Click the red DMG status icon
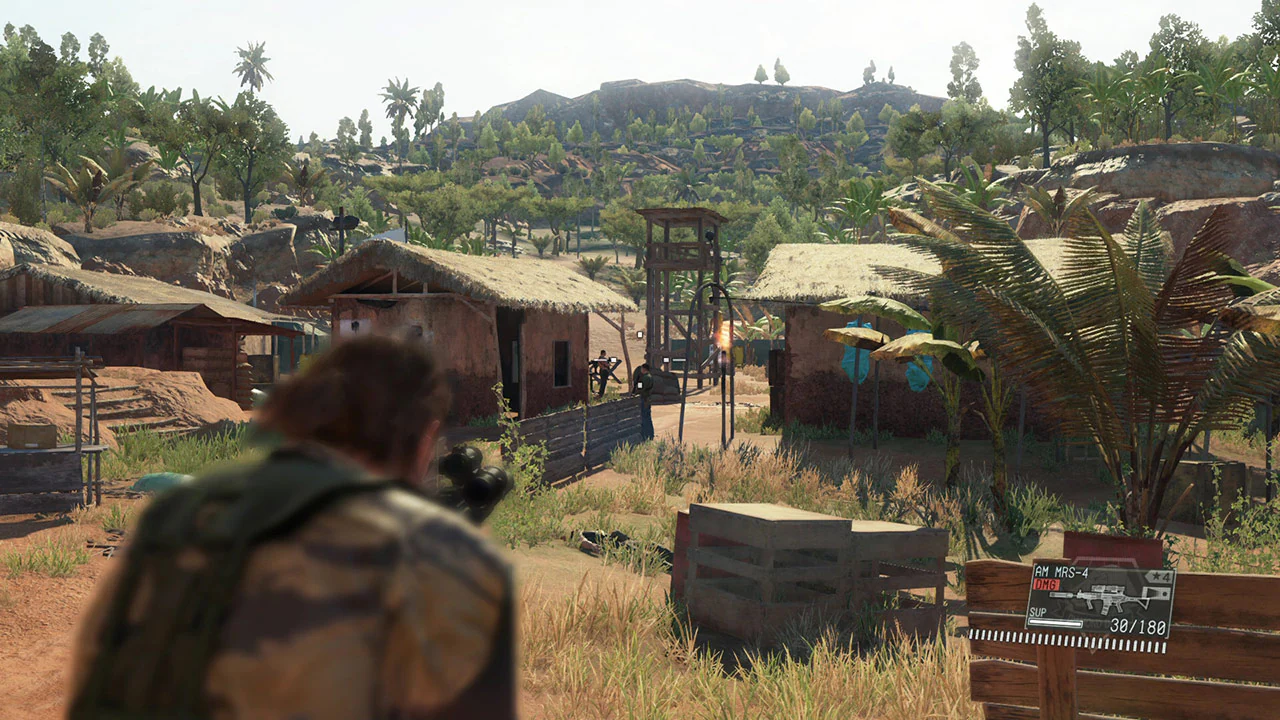The image size is (1280, 720). tap(1046, 583)
